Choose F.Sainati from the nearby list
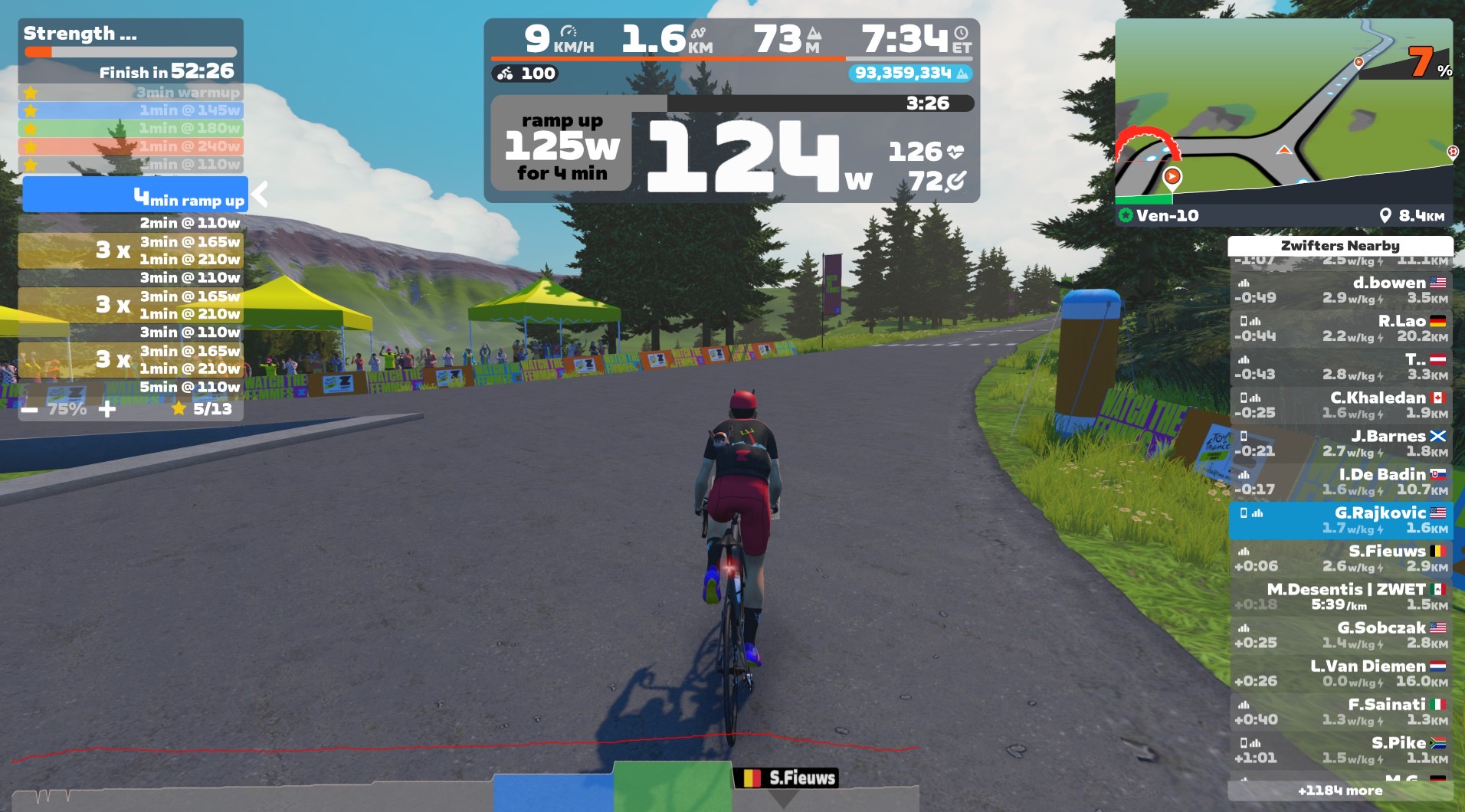Image resolution: width=1465 pixels, height=812 pixels. 1341,712
